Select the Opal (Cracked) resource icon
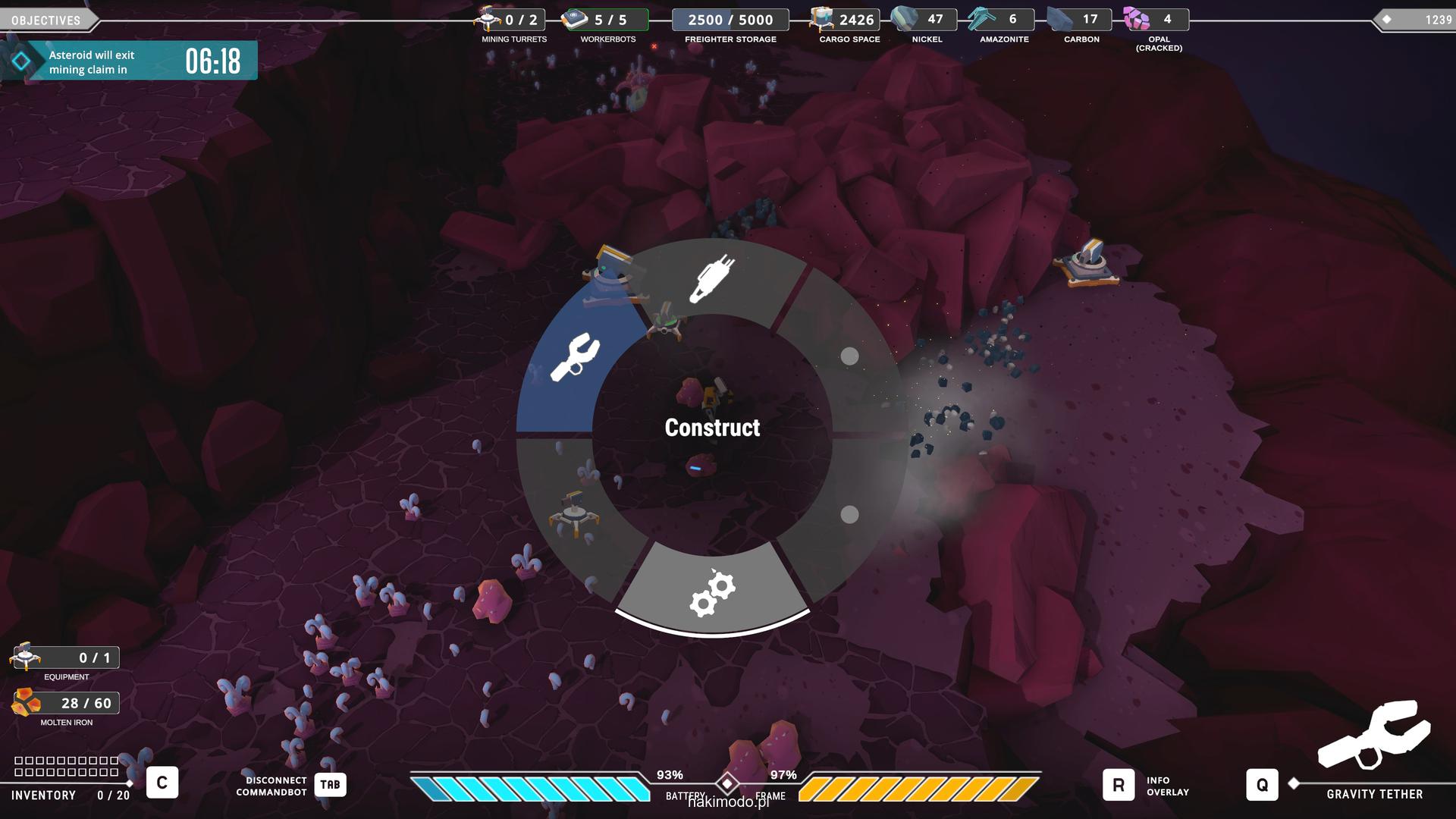 (x=1136, y=19)
